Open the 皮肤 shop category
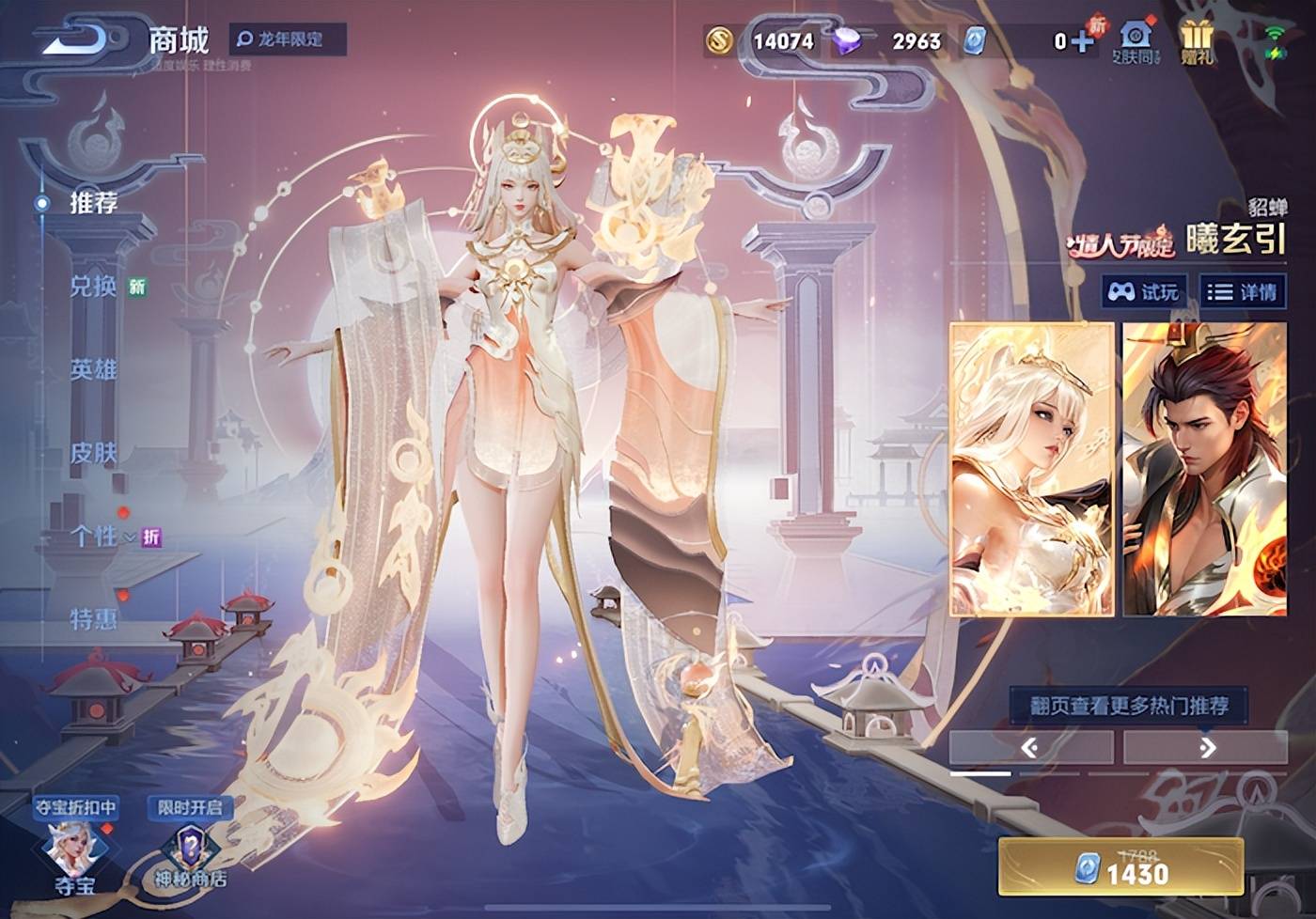1316x919 pixels. (93, 454)
